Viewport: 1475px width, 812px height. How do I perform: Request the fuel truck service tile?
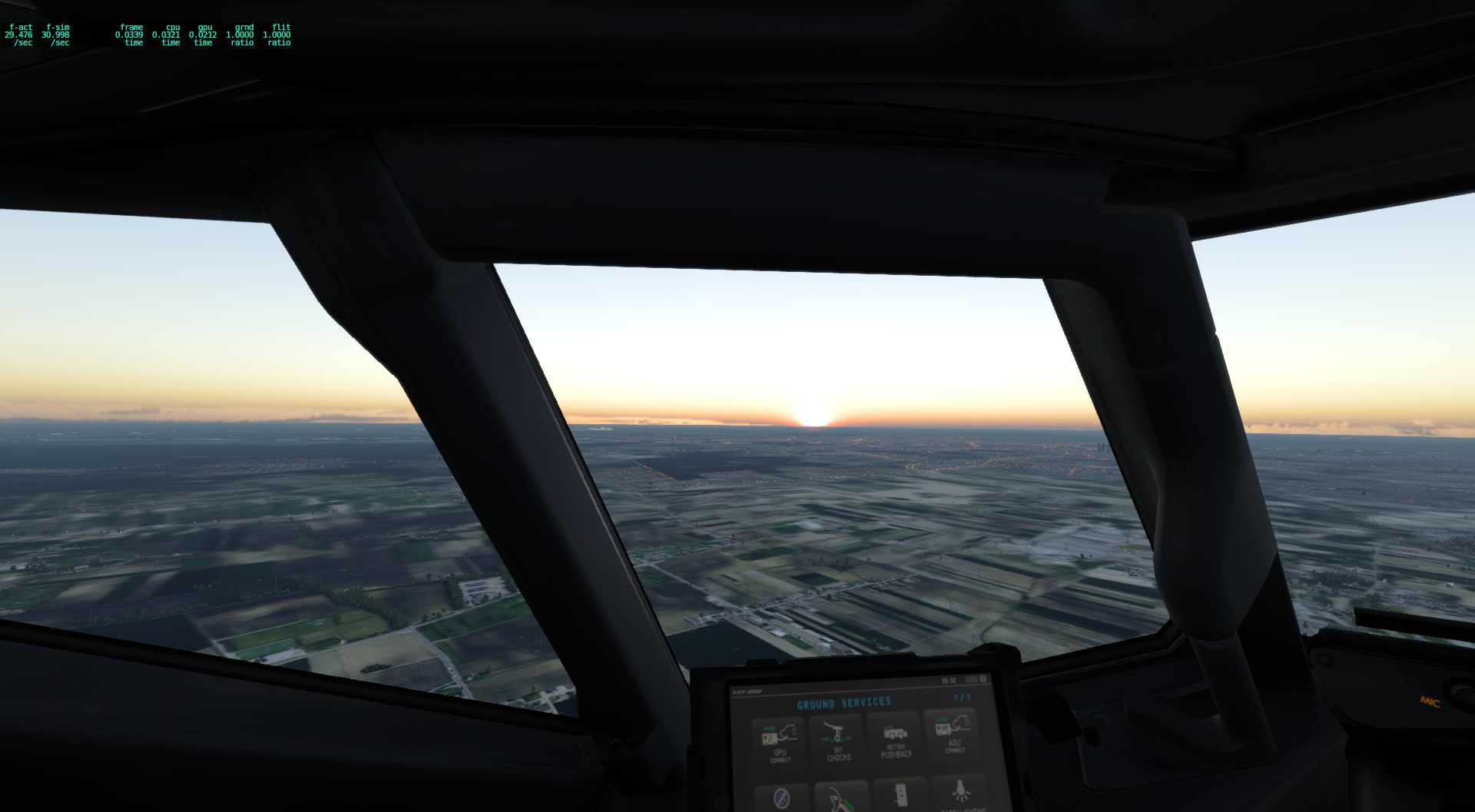pos(840,800)
